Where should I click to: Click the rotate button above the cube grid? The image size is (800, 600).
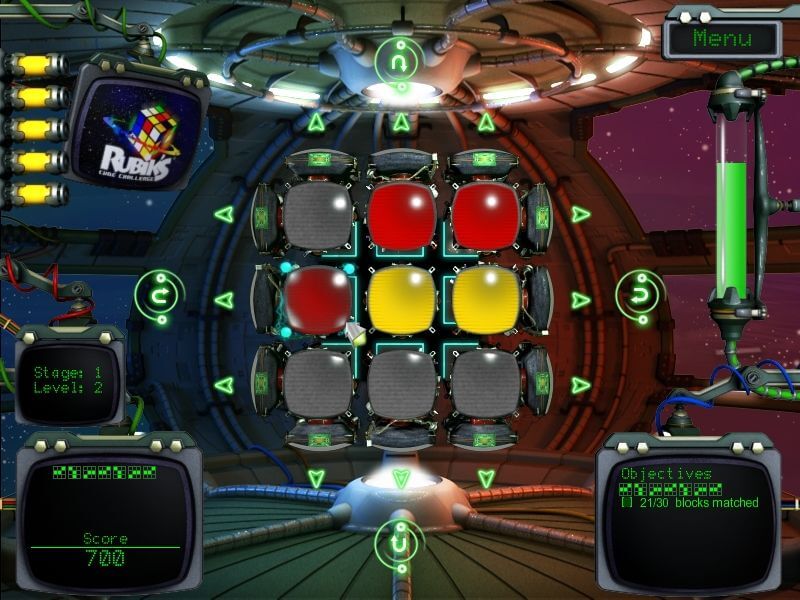400,60
